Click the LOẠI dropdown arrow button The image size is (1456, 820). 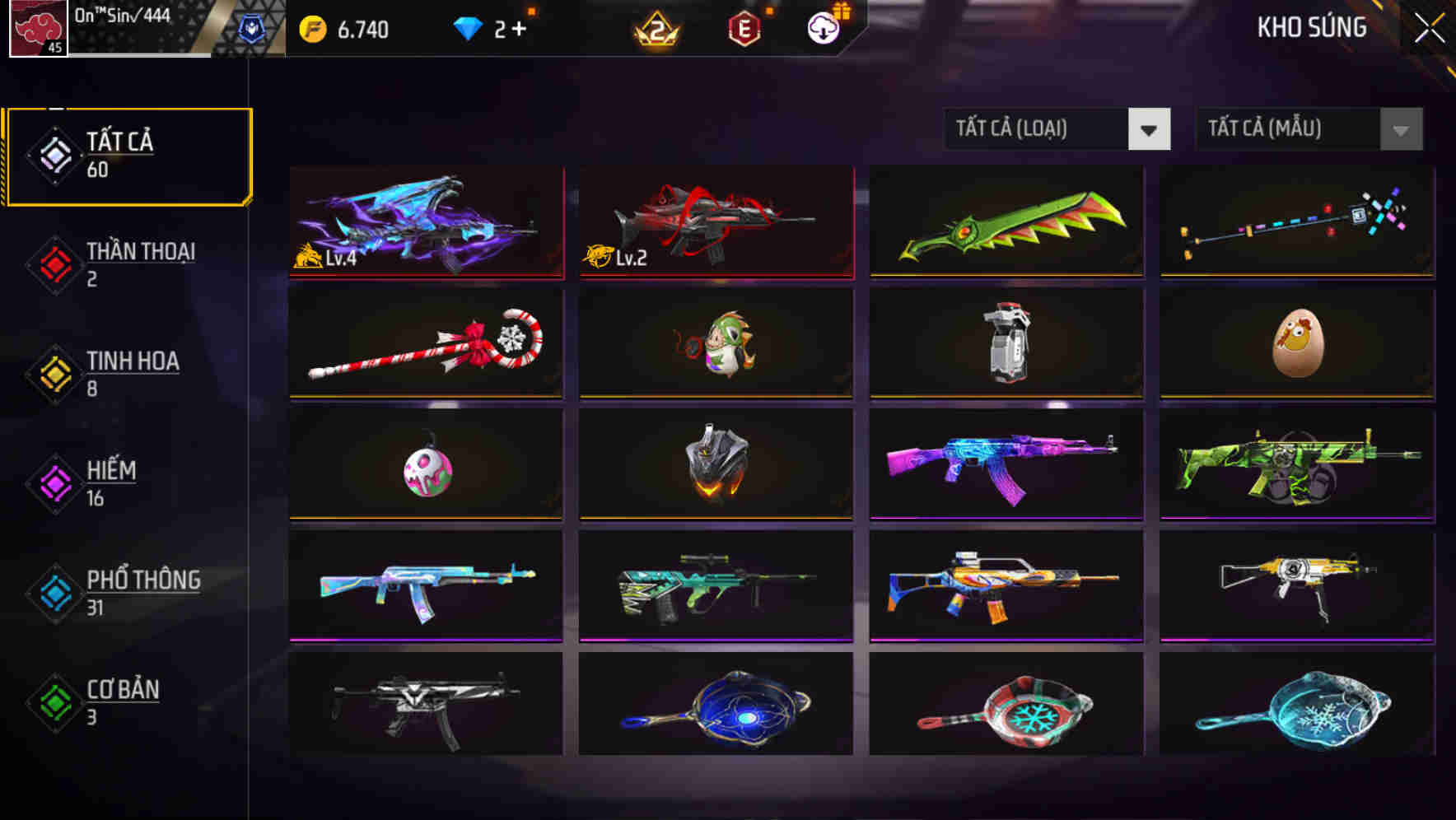pos(1149,129)
